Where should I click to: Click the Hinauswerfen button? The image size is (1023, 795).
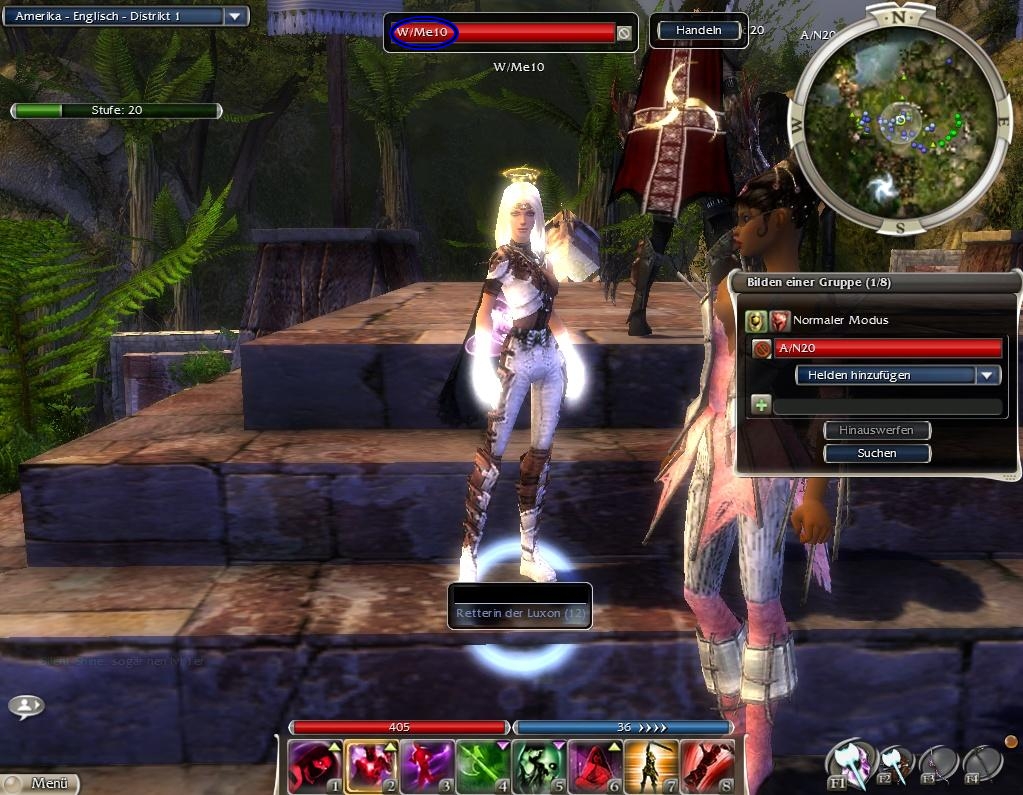coord(877,430)
